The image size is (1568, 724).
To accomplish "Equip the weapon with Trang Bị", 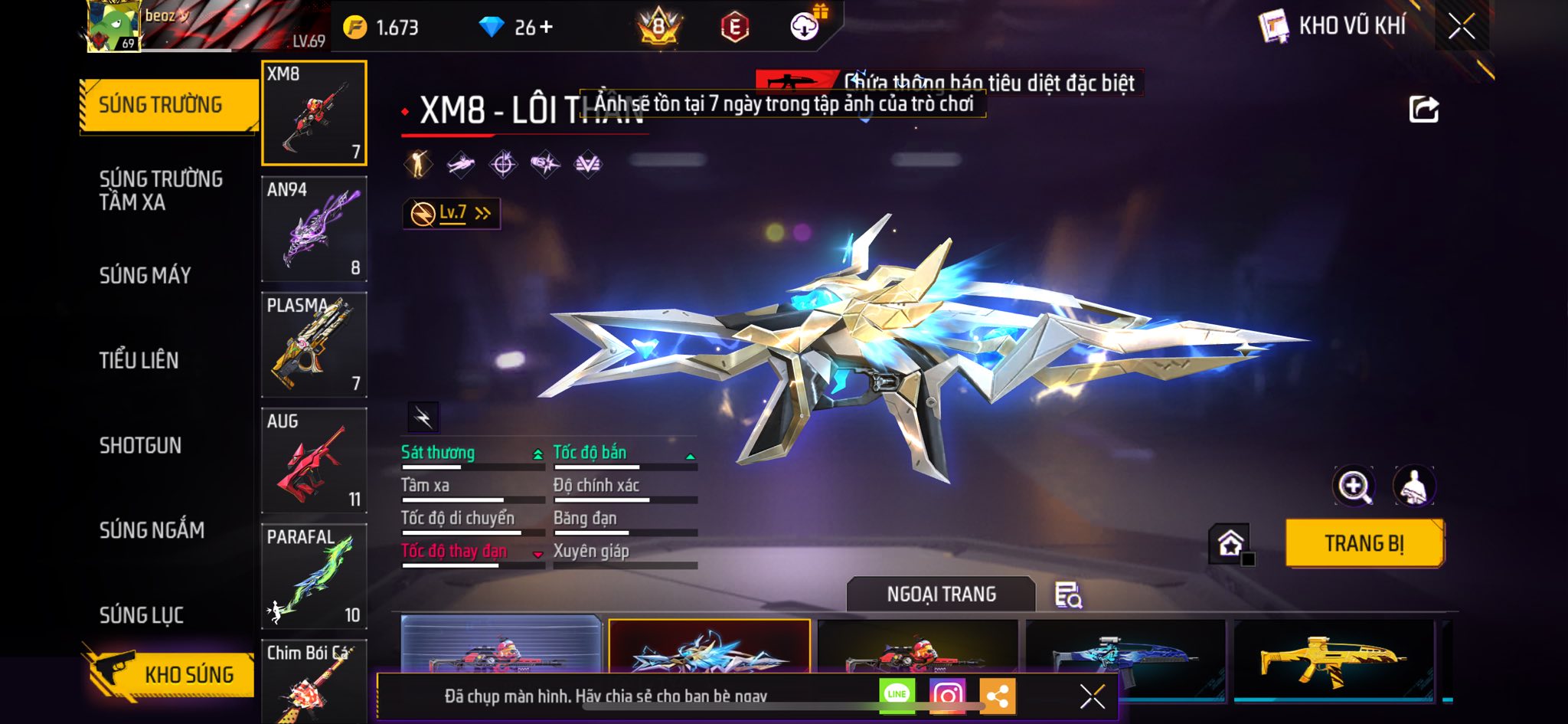I will click(1364, 543).
